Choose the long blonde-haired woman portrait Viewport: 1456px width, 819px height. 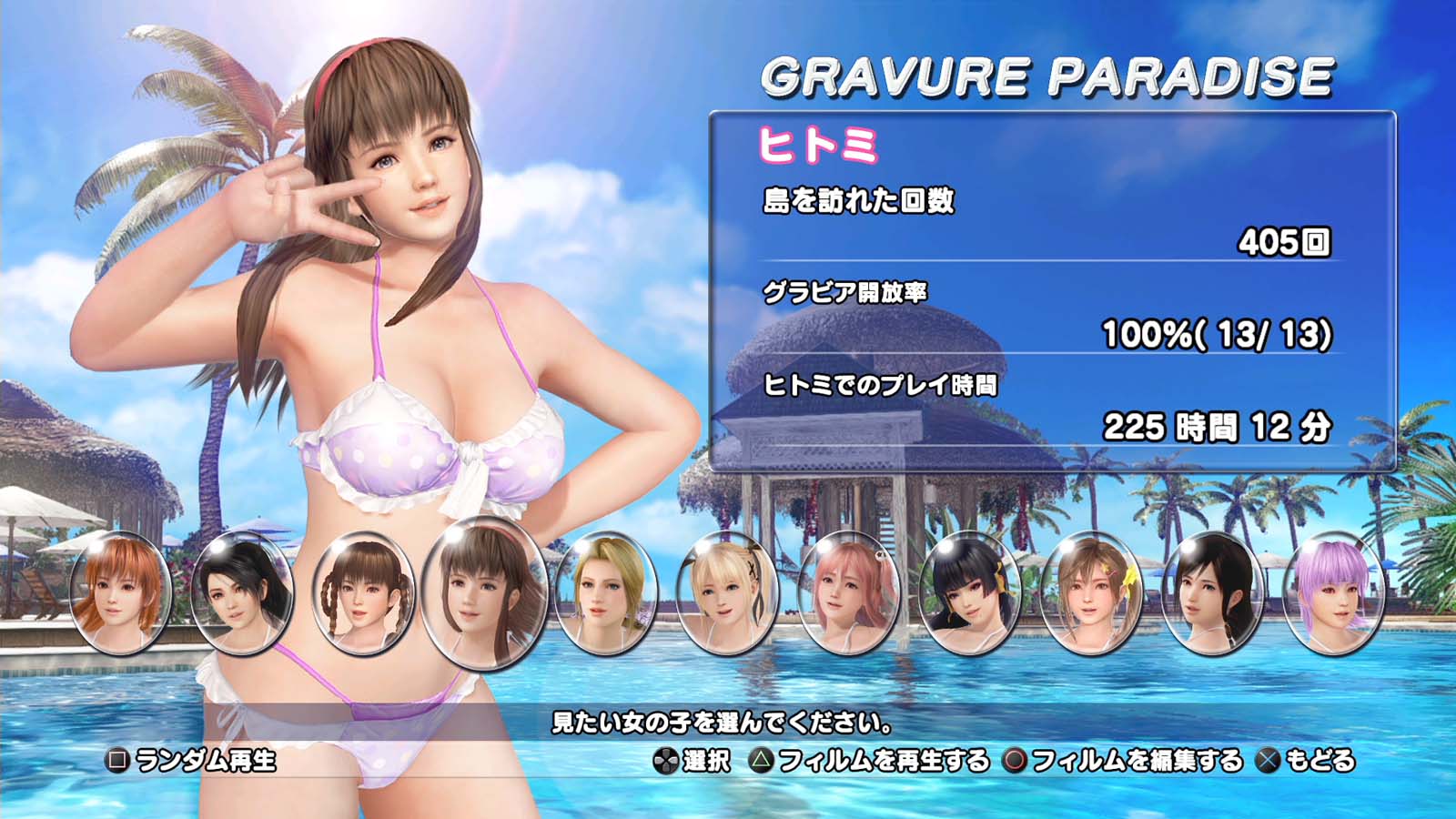605,591
